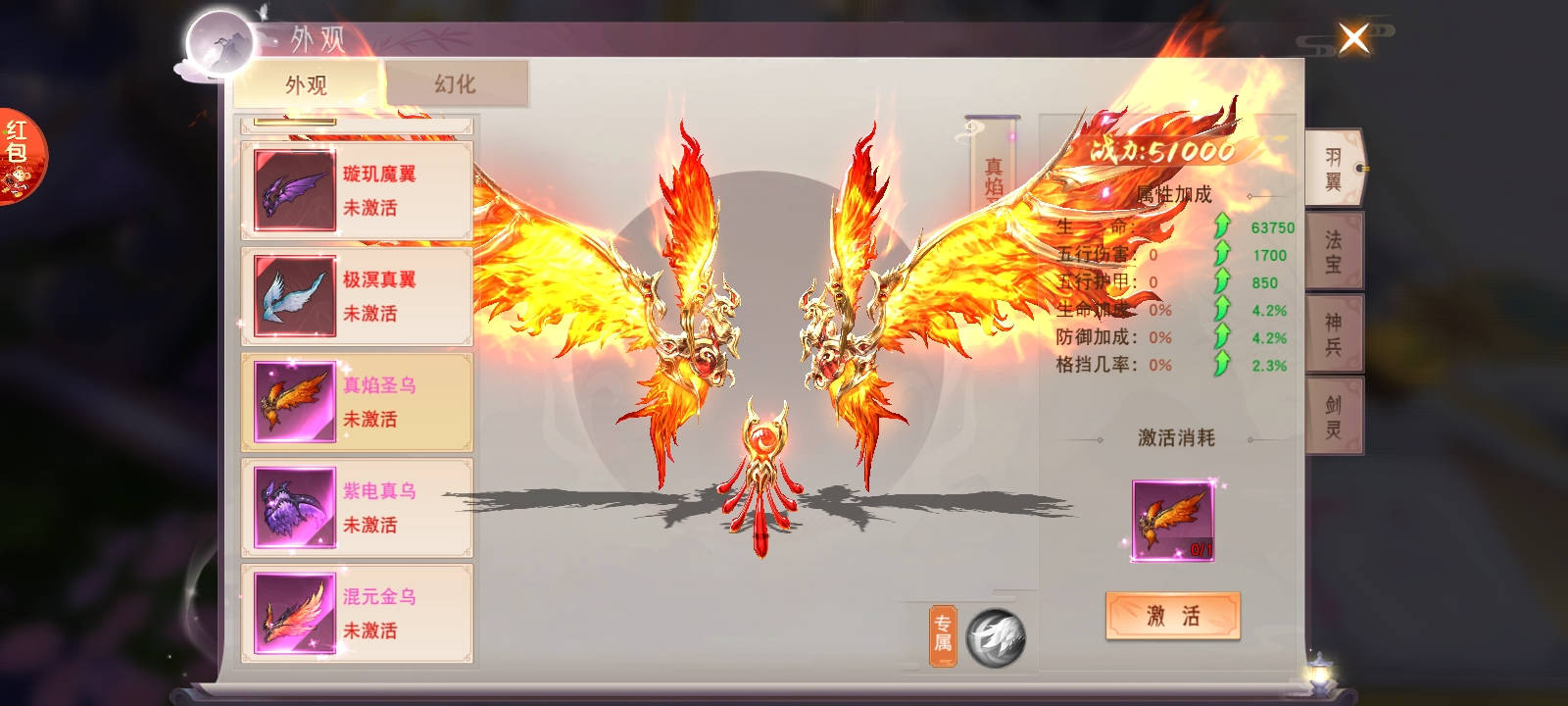Pick the 紫电真乌 wings entry

[x=357, y=508]
